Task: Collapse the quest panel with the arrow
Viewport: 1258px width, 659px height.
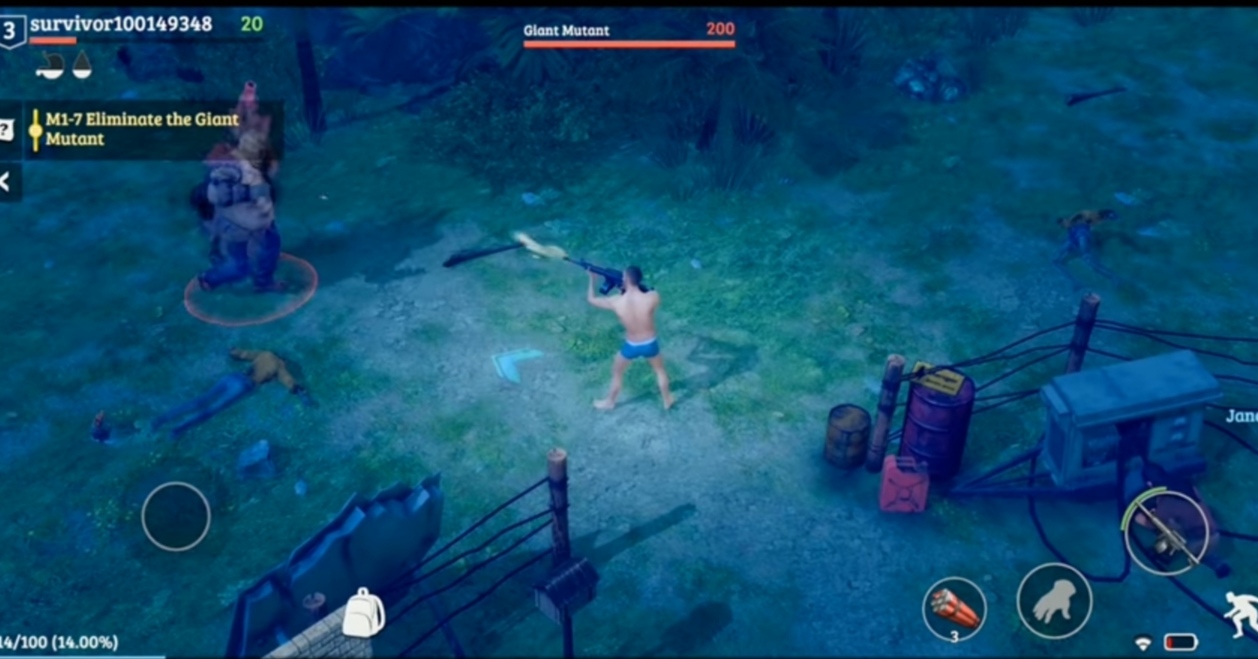Action: (6, 181)
